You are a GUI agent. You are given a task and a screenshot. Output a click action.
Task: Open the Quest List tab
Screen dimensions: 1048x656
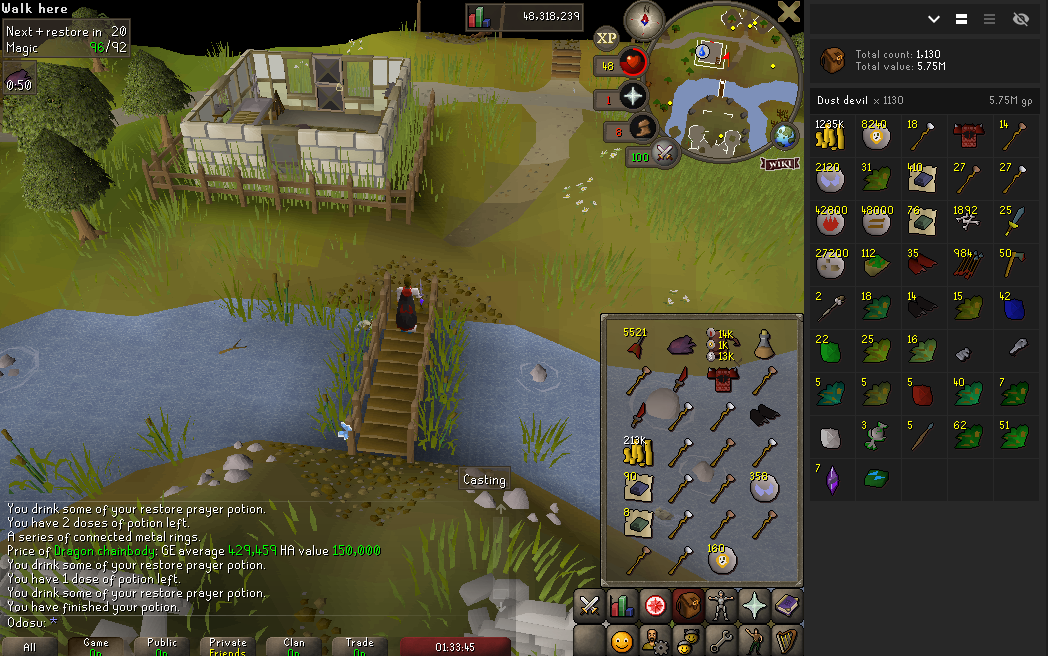tap(655, 606)
